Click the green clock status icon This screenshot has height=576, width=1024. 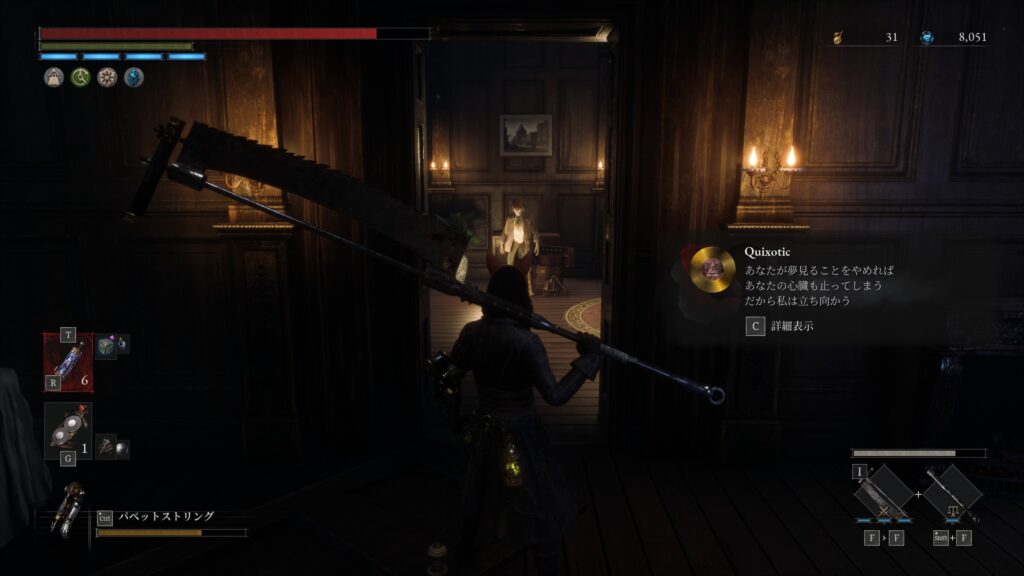point(80,78)
